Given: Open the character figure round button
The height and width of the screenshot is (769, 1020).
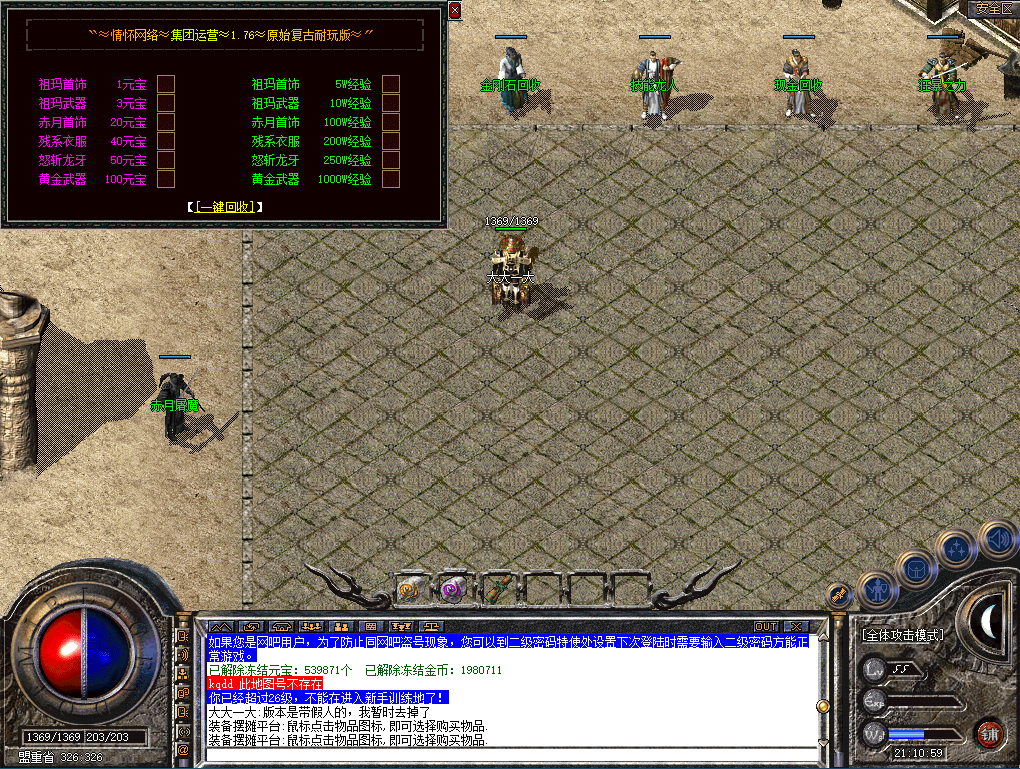Looking at the screenshot, I should (877, 591).
